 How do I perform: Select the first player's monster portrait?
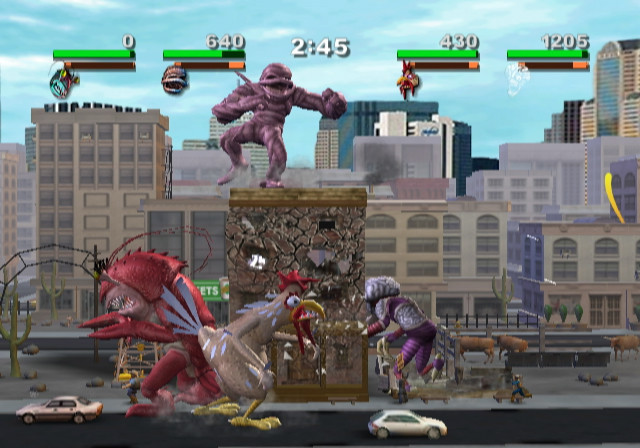point(62,80)
